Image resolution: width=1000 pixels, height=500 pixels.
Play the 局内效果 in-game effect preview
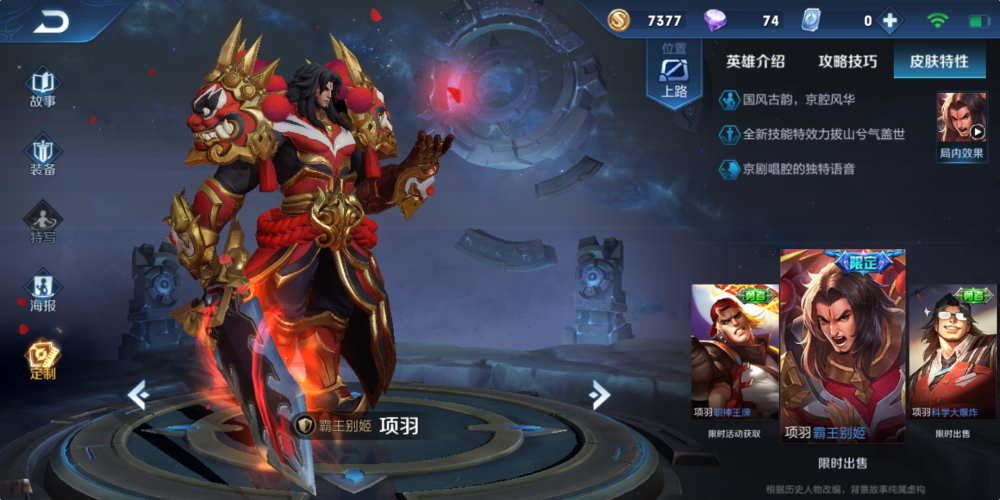[x=961, y=125]
